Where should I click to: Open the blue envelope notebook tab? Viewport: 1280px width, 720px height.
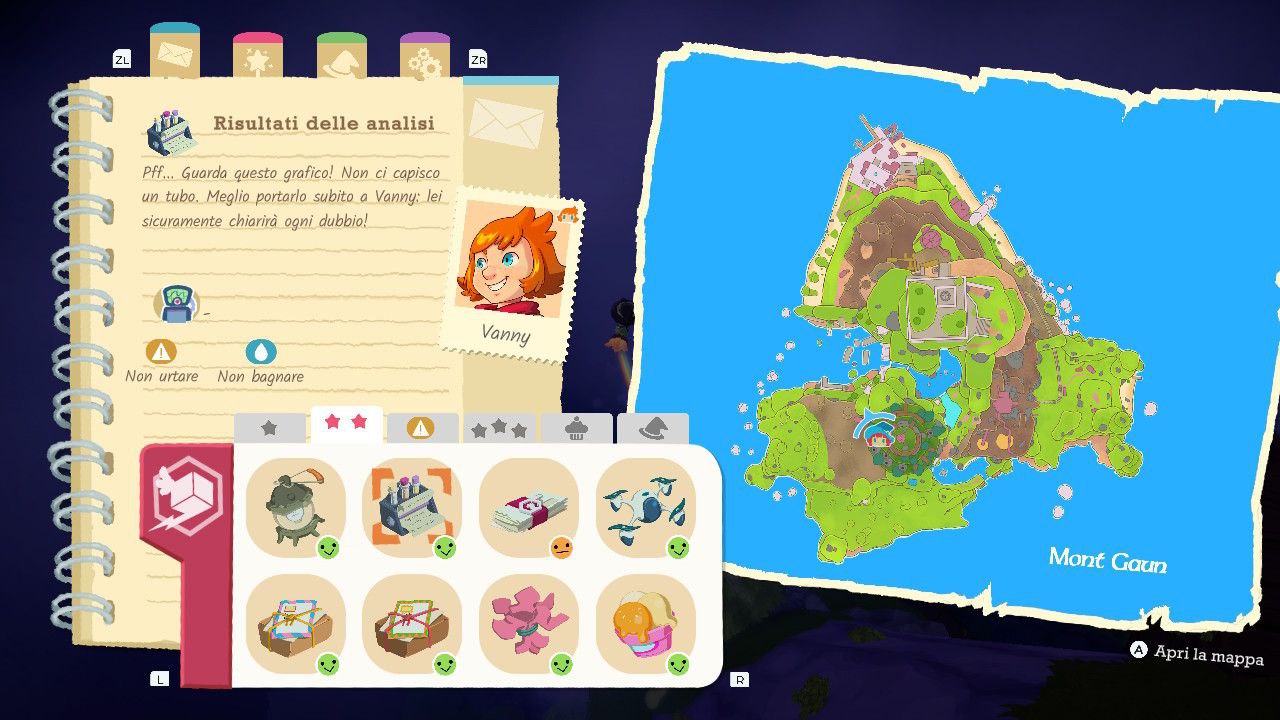pos(175,54)
